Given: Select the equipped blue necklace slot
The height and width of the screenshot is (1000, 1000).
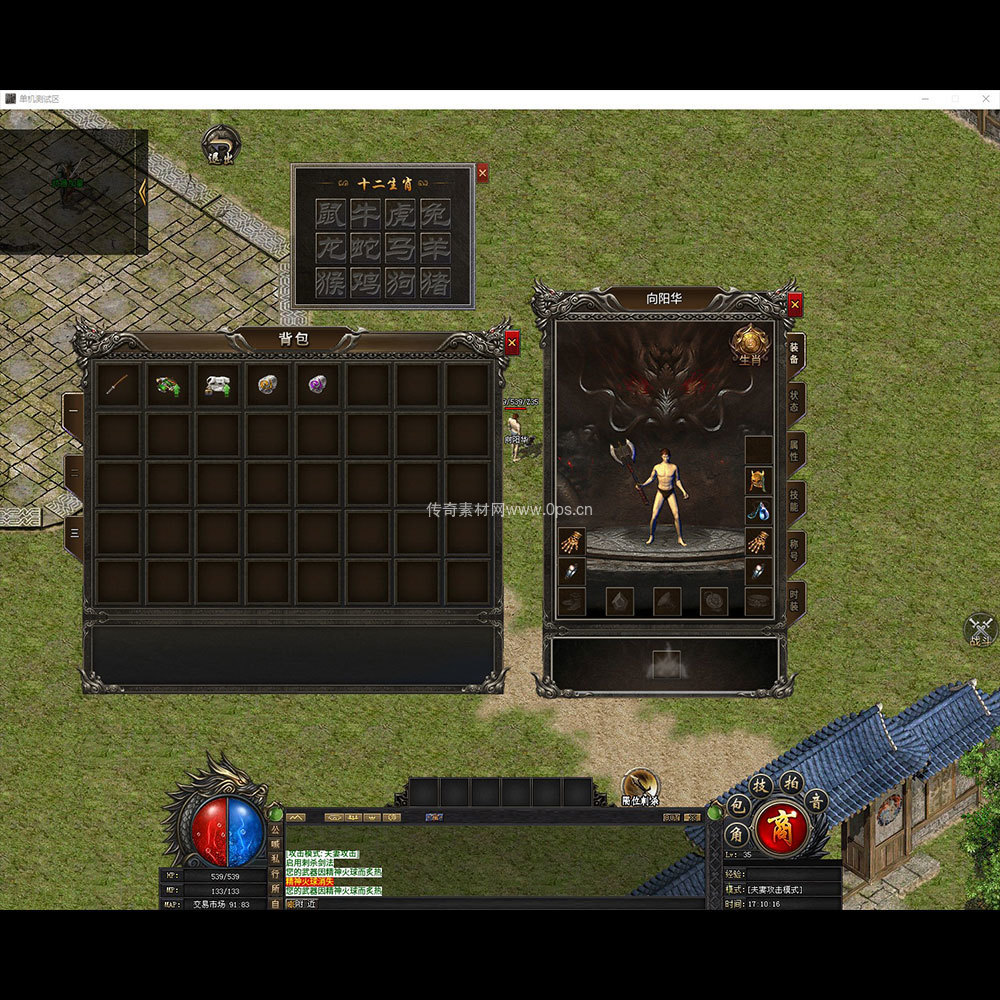Looking at the screenshot, I should coord(758,511).
